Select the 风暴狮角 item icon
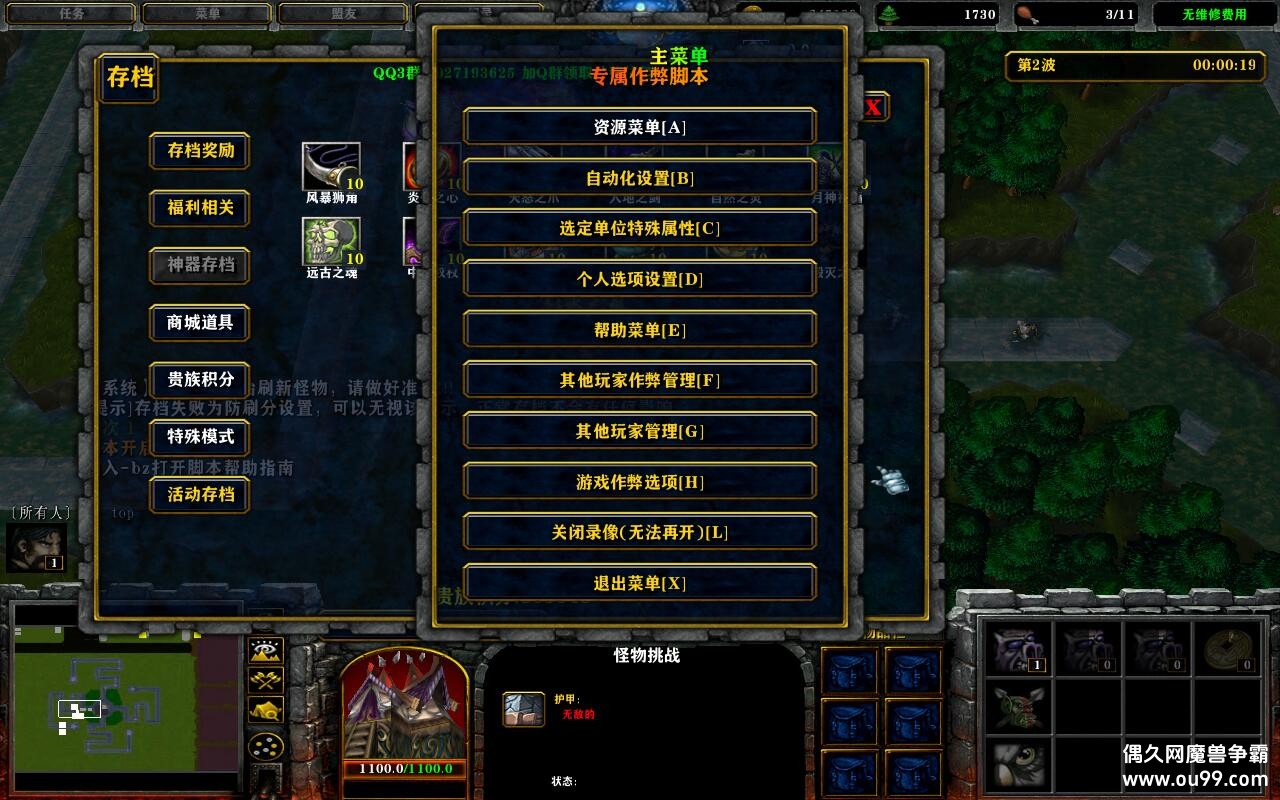1280x800 pixels. (330, 168)
